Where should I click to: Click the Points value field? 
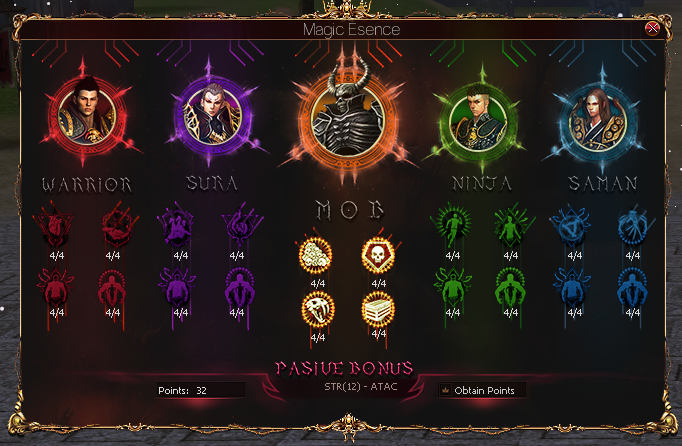point(214,389)
